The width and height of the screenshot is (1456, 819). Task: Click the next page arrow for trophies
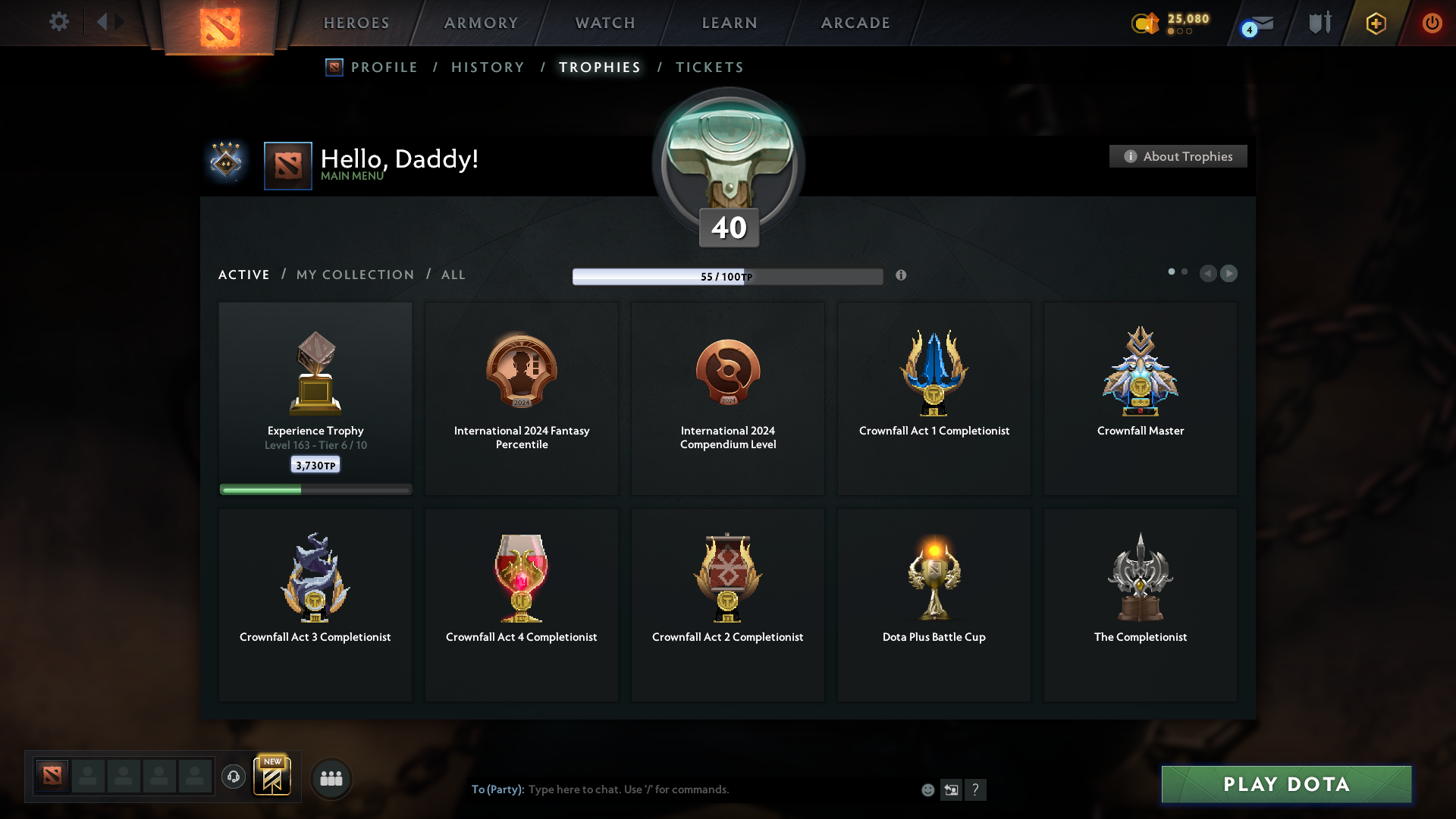pyautogui.click(x=1229, y=274)
